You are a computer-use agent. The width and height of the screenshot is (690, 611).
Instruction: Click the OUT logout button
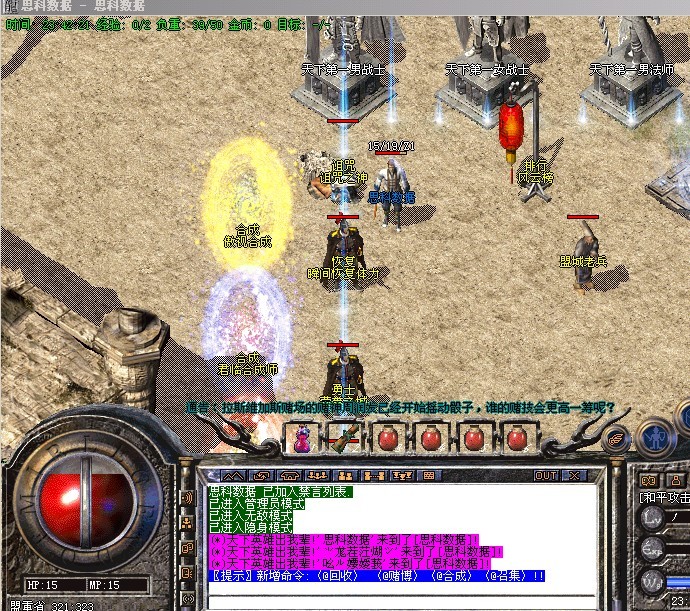[x=546, y=475]
